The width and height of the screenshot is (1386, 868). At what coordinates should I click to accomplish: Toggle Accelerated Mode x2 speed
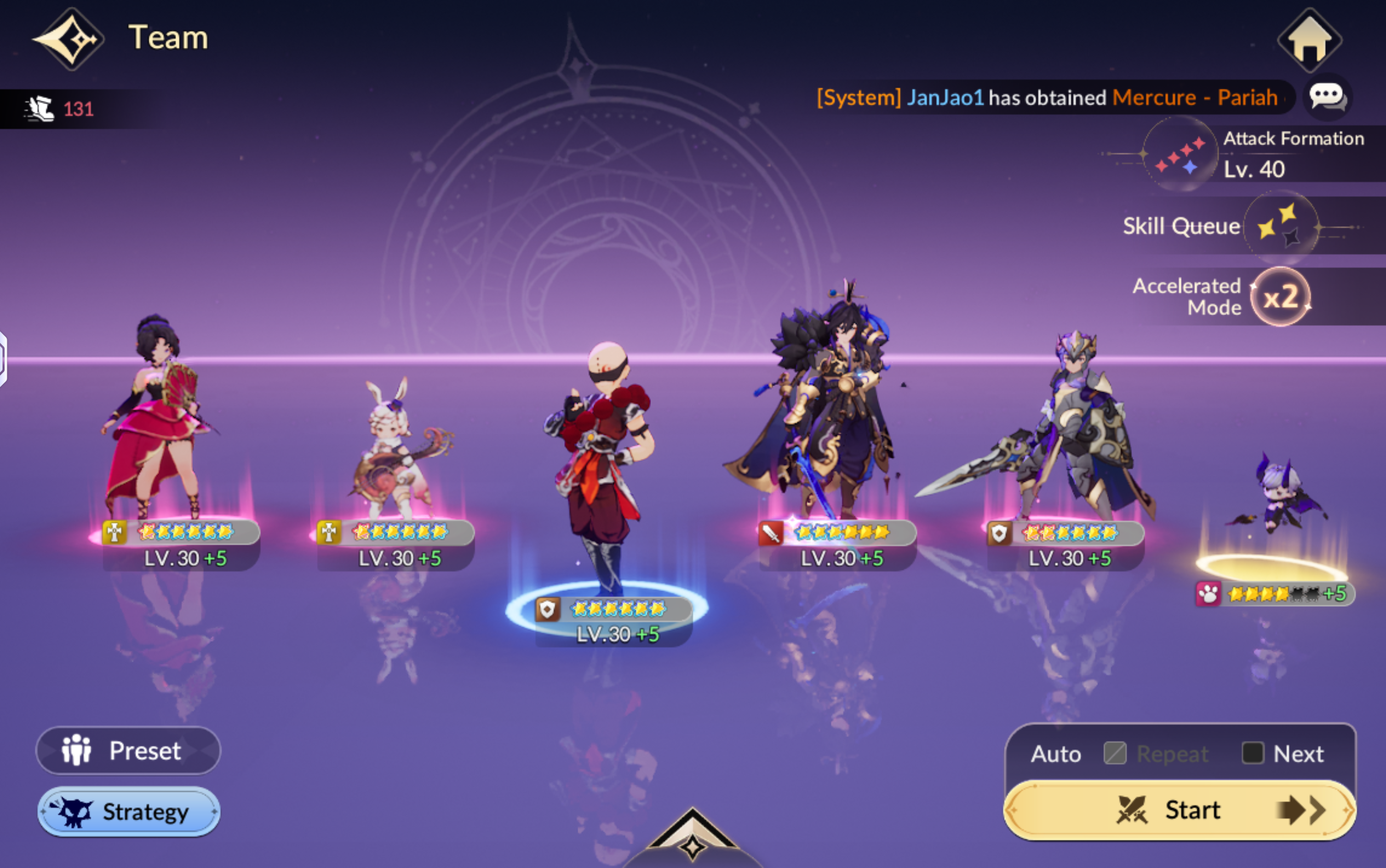point(1280,297)
